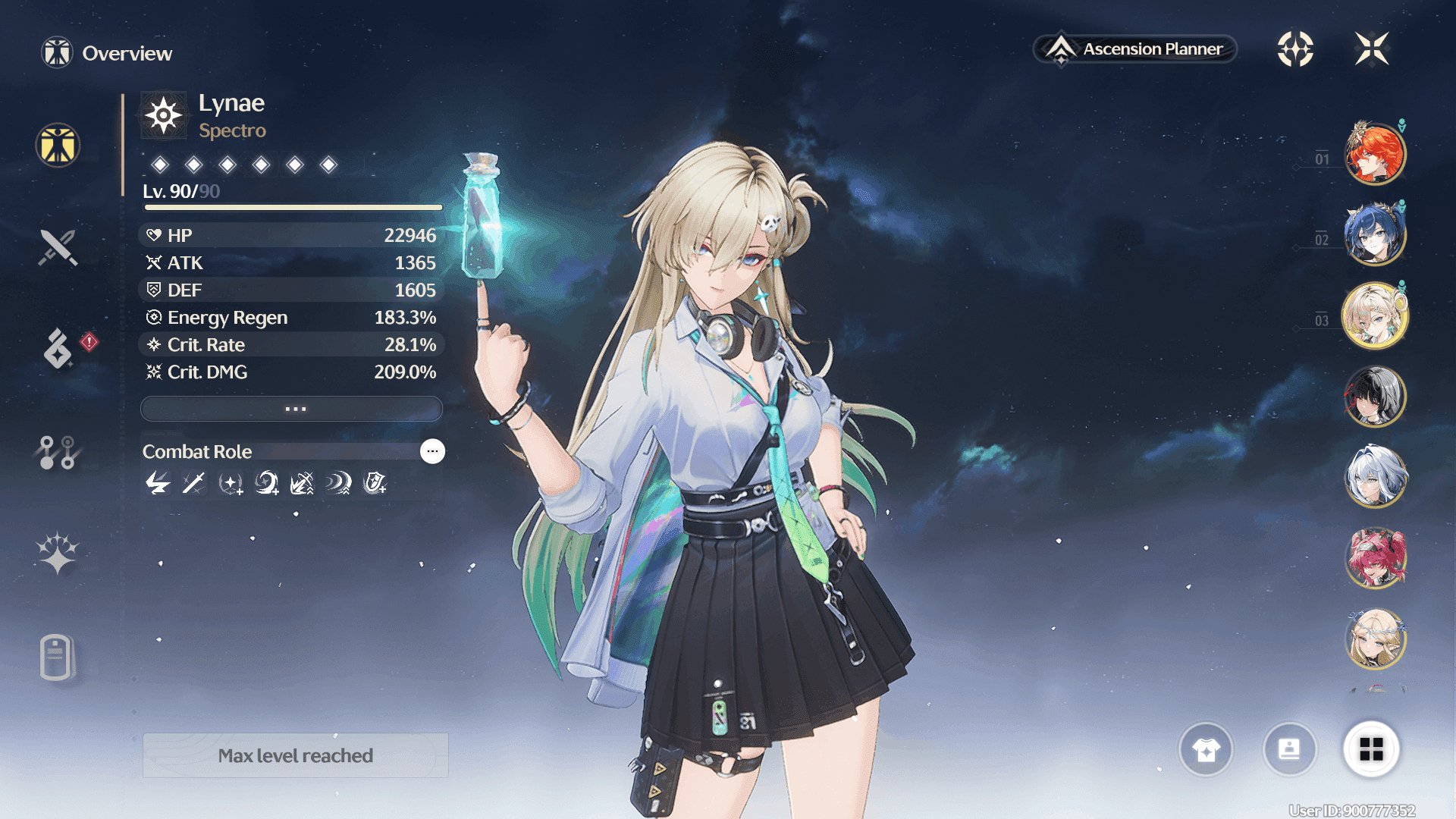Switch to the Resonance Chain star tab
This screenshot has height=819, width=1456.
58,553
